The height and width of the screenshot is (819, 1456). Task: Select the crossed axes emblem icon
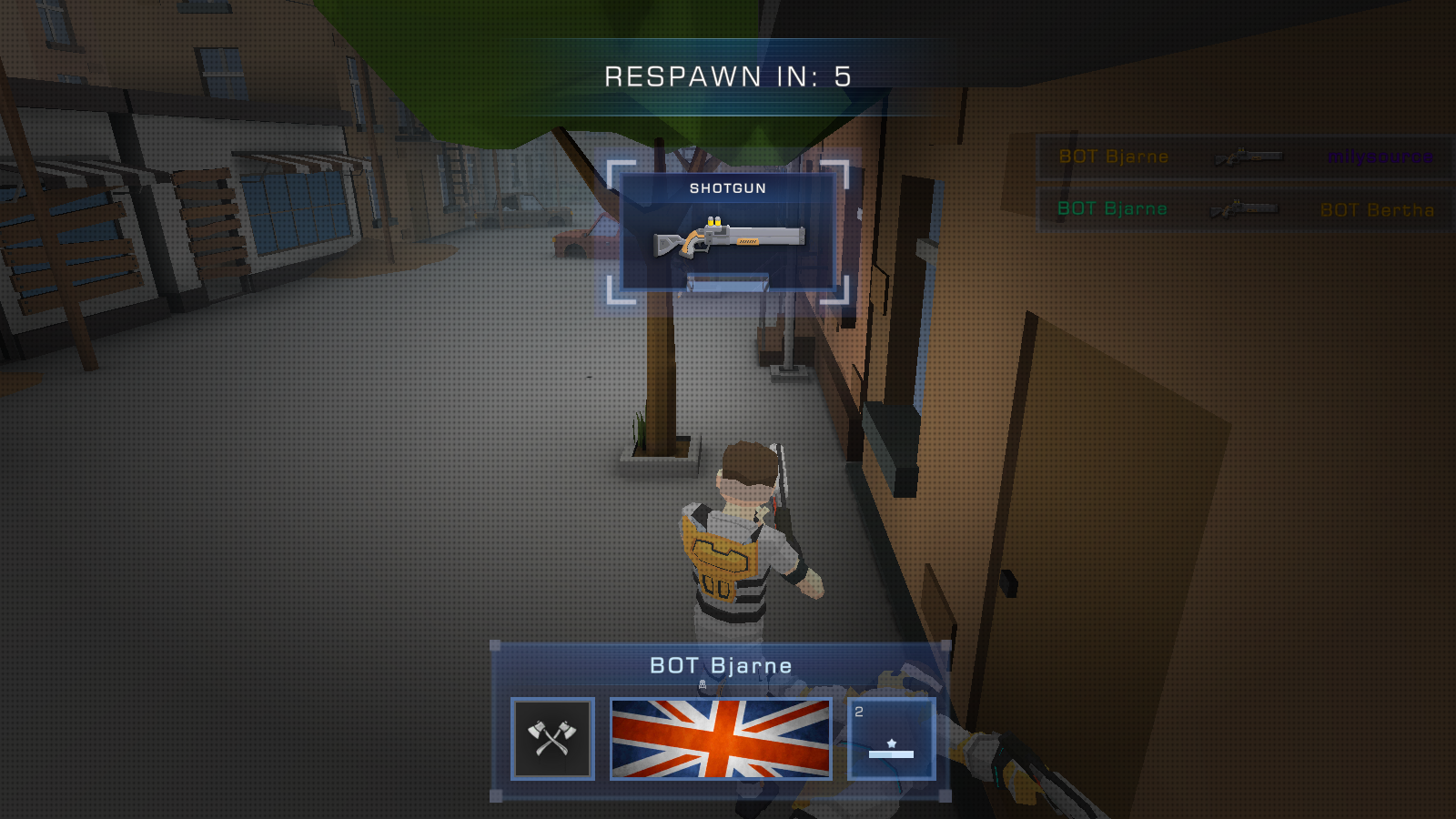click(552, 738)
